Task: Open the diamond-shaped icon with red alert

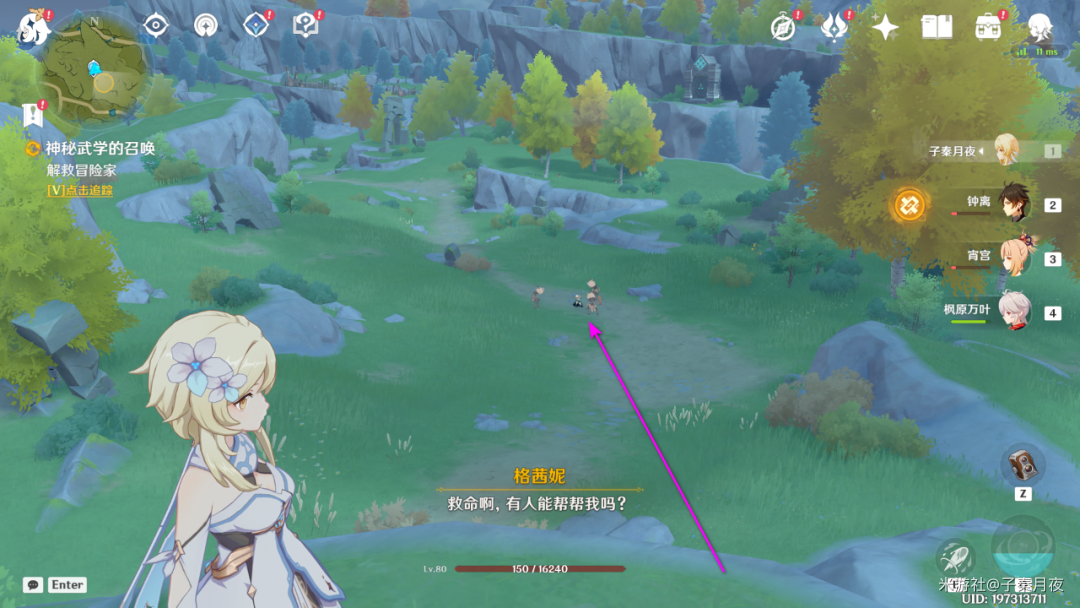Action: (x=256, y=26)
